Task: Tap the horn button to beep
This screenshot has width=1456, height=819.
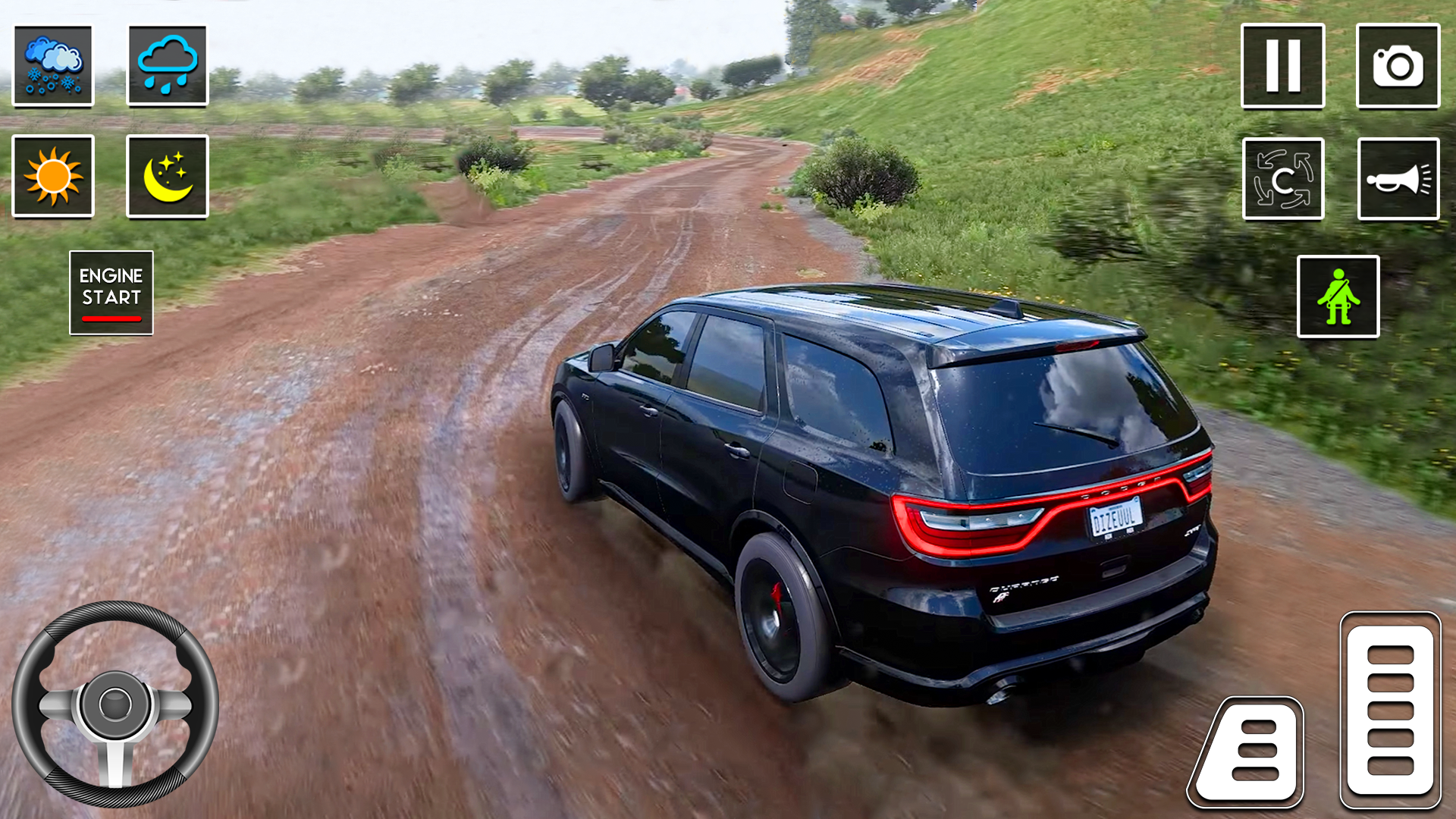Action: tap(1399, 180)
